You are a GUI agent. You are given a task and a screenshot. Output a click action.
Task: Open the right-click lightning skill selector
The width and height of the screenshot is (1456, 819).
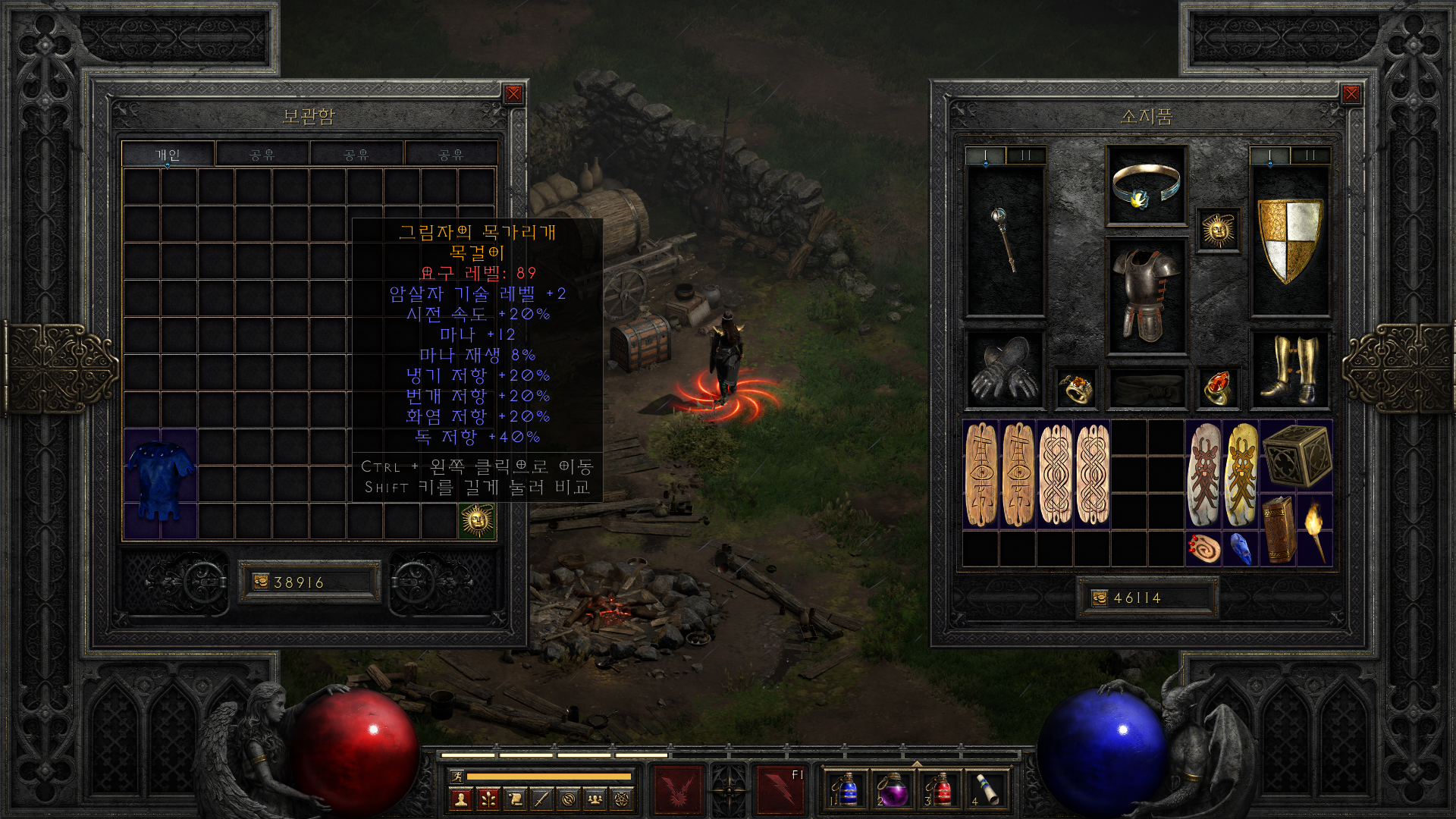[780, 789]
